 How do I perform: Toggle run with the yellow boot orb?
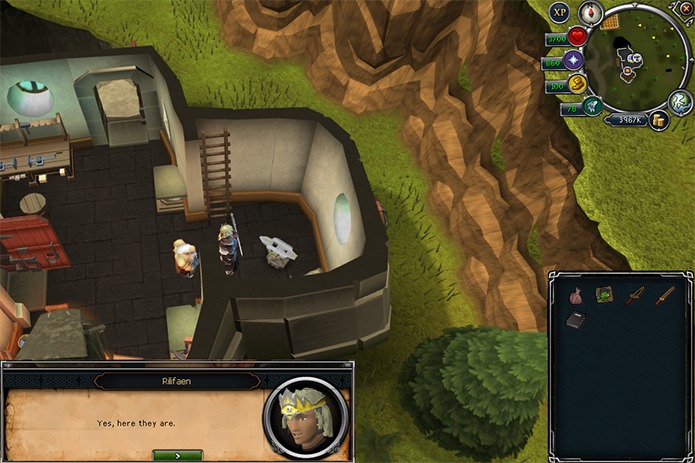(577, 85)
